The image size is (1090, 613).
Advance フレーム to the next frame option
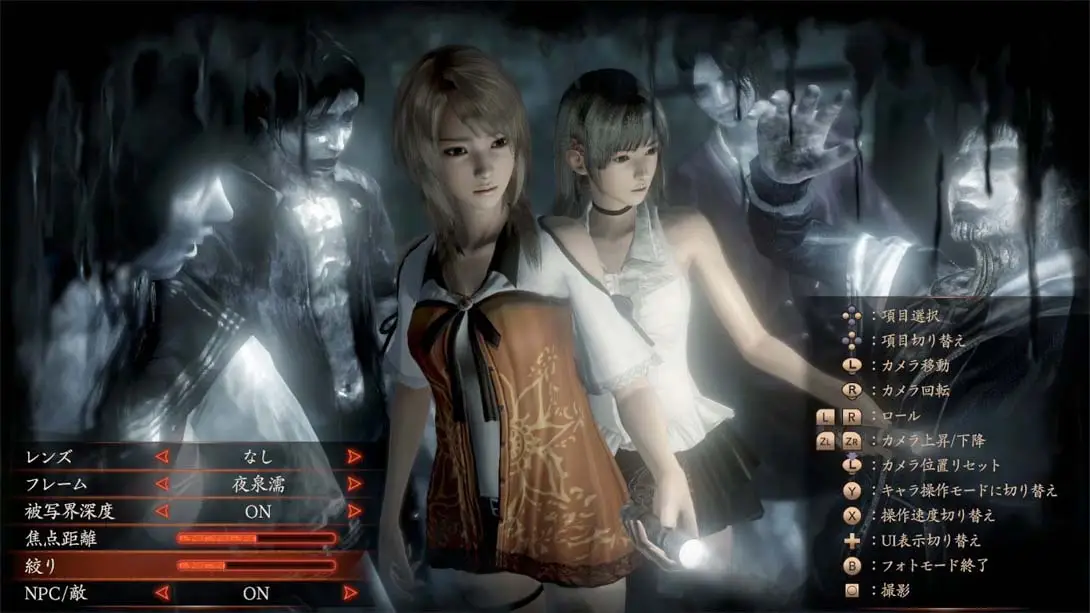click(353, 484)
